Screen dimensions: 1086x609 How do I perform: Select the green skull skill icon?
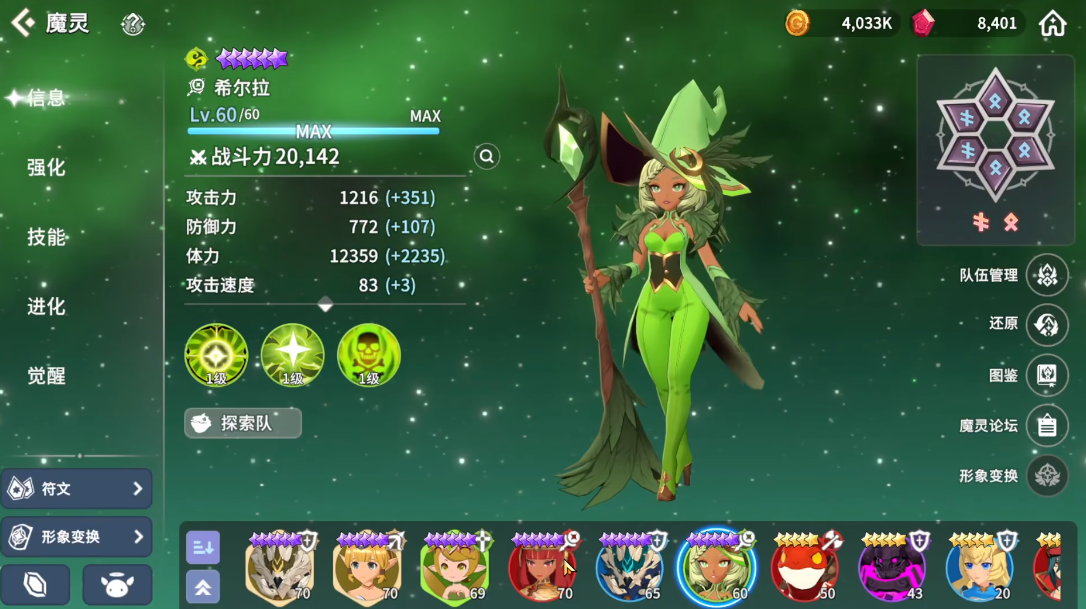[369, 356]
